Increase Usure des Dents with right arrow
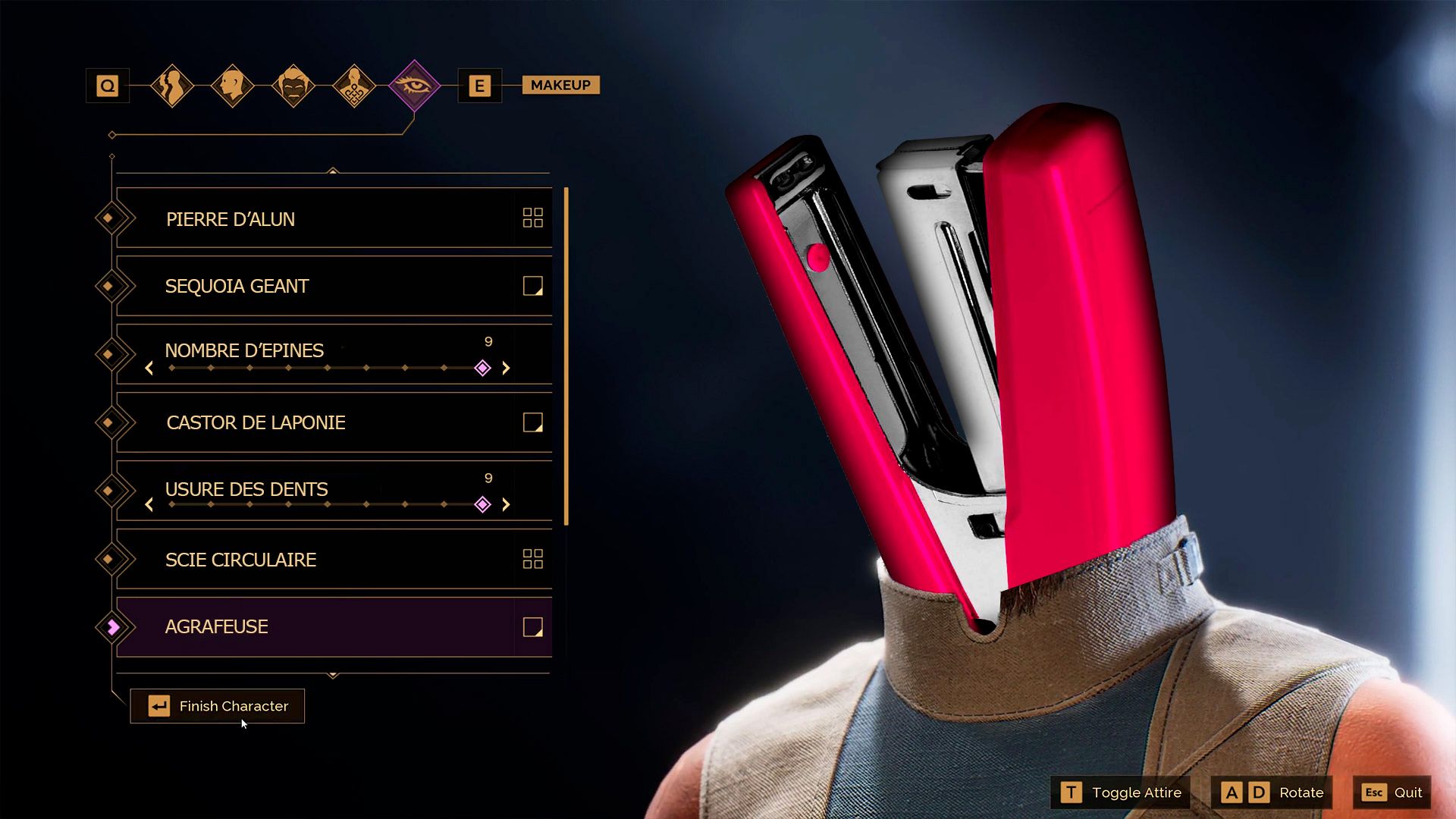Viewport: 1456px width, 819px height. click(506, 505)
